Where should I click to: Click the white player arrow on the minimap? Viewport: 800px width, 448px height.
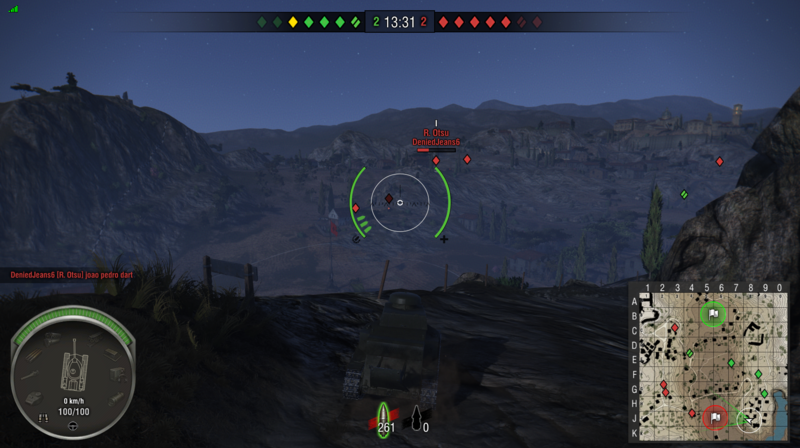tap(750, 421)
